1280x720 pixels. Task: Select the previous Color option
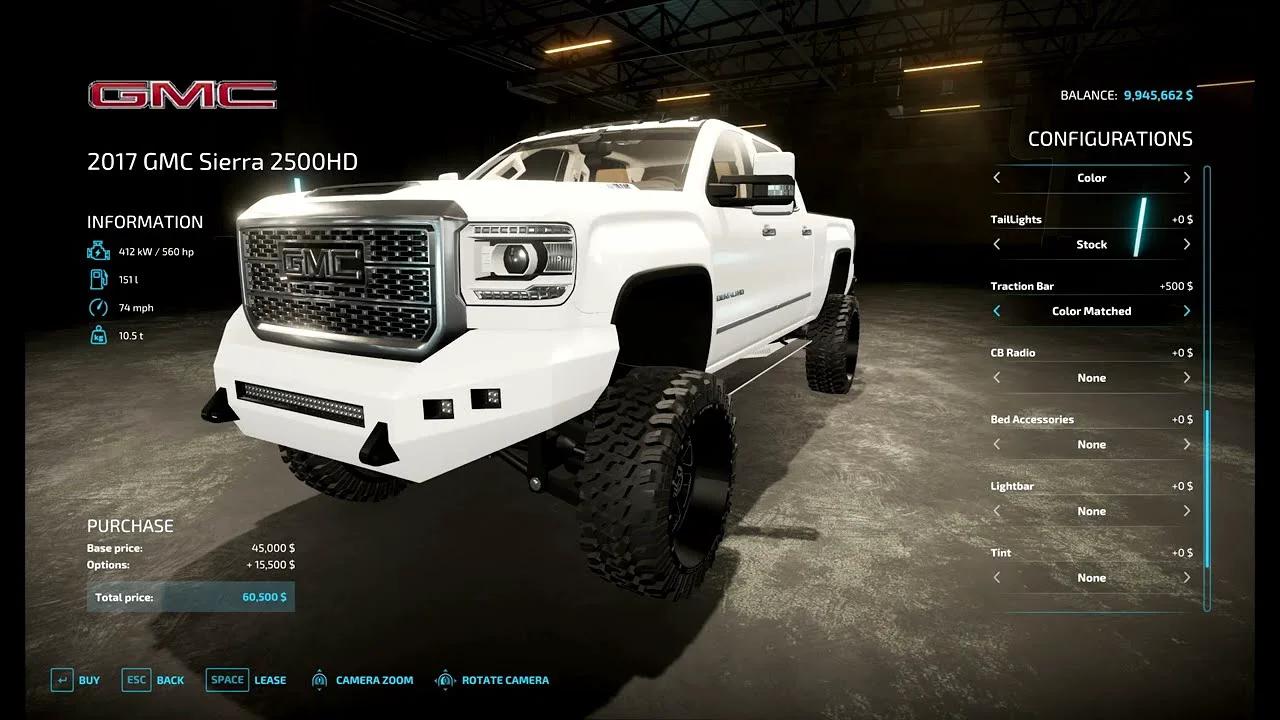[x=996, y=178]
